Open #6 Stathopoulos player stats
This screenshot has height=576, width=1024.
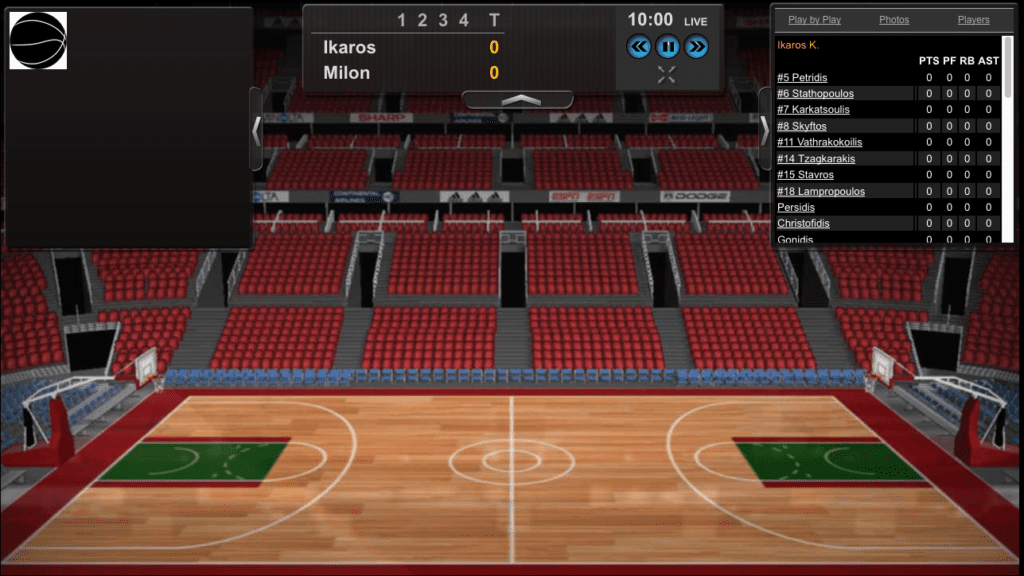(815, 94)
